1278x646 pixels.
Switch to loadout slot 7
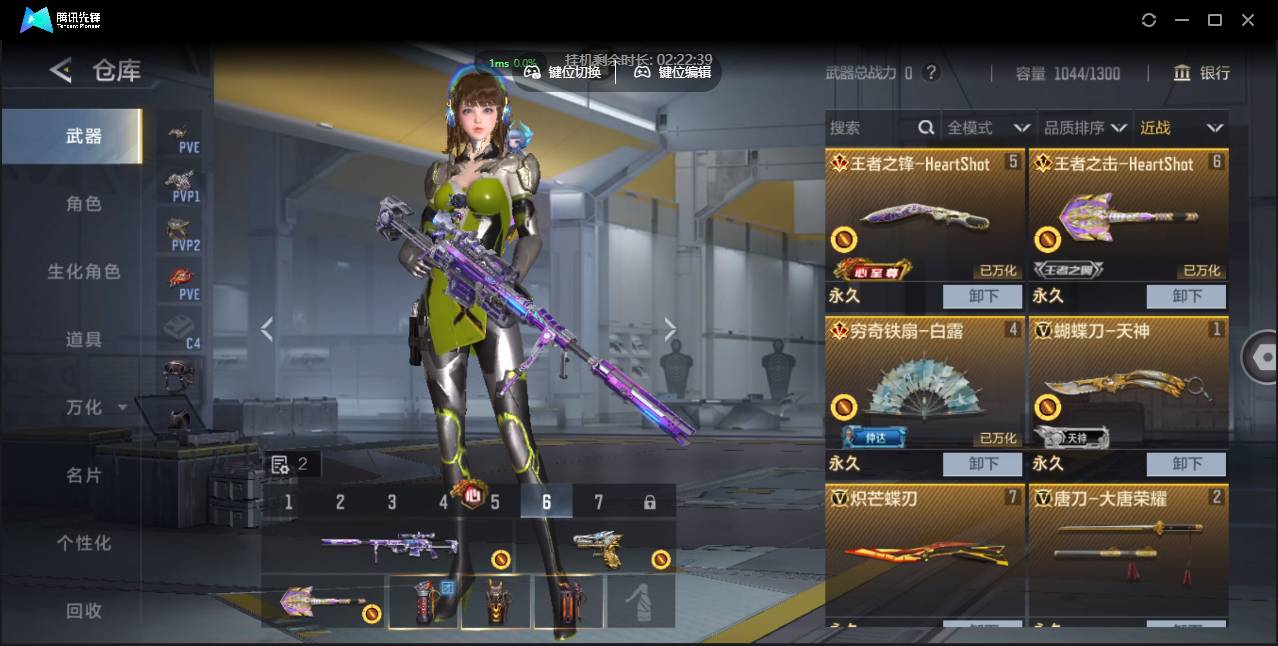tap(598, 502)
